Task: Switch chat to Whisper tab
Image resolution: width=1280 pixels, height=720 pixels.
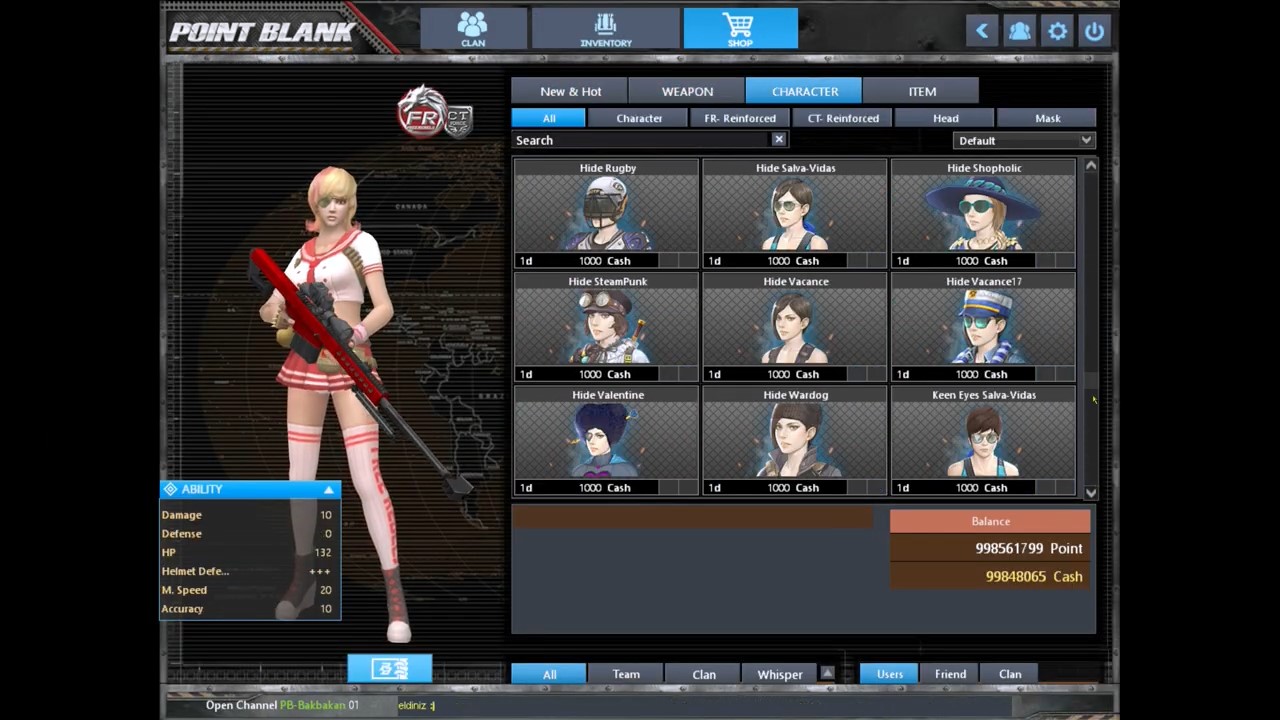Action: click(780, 674)
